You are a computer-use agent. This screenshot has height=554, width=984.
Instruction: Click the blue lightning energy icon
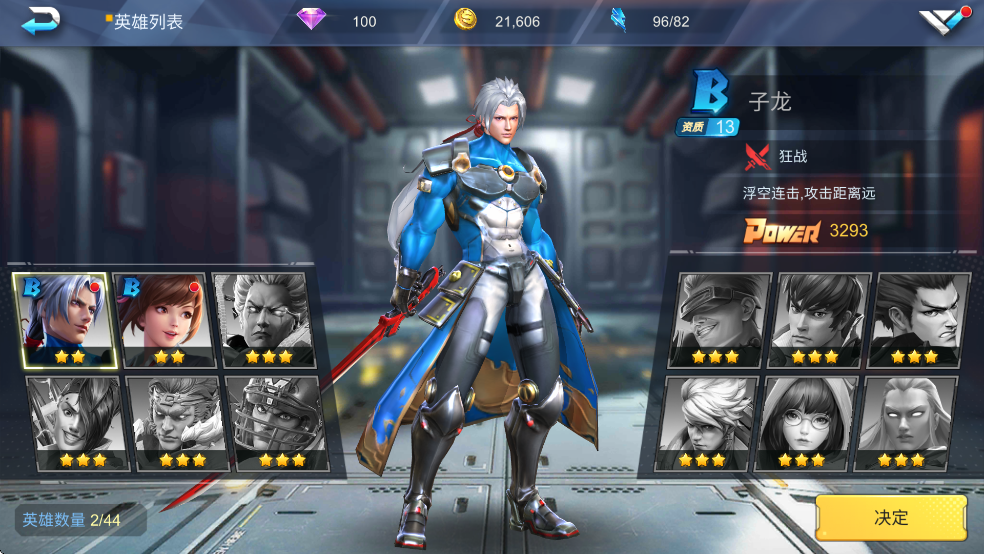pos(619,20)
